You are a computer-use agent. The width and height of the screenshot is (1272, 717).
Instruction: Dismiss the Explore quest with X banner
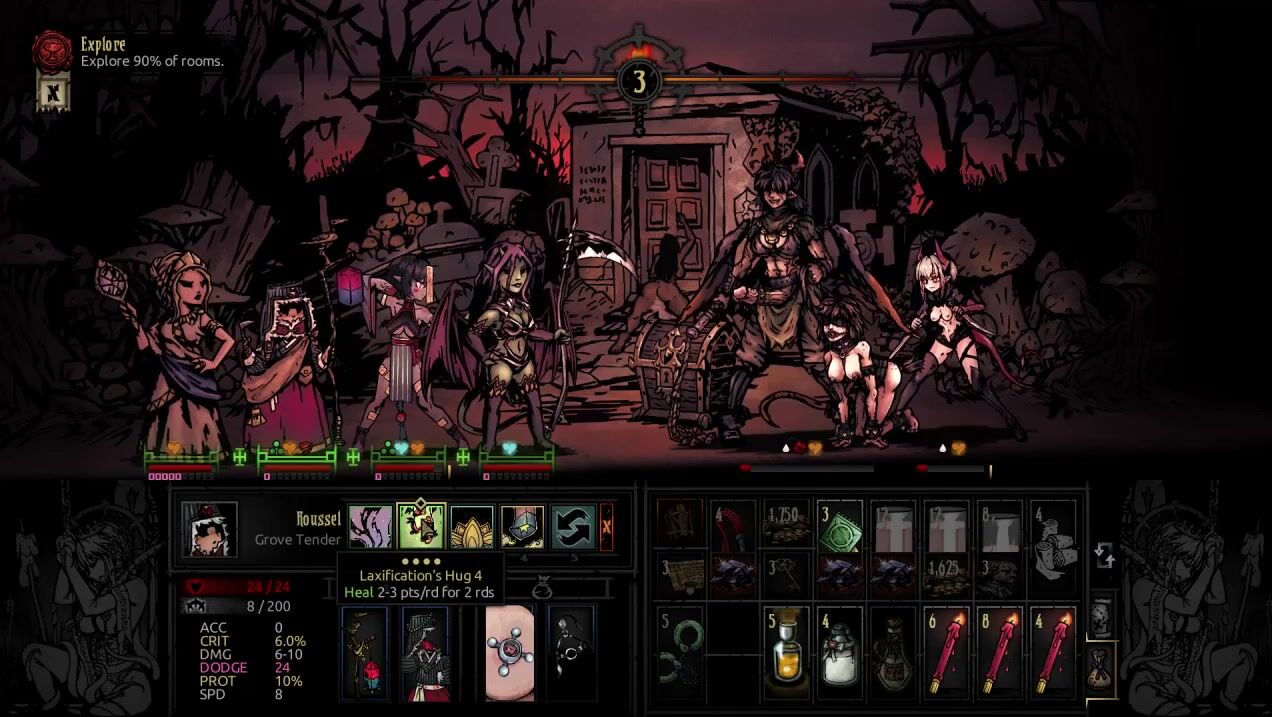tap(51, 92)
